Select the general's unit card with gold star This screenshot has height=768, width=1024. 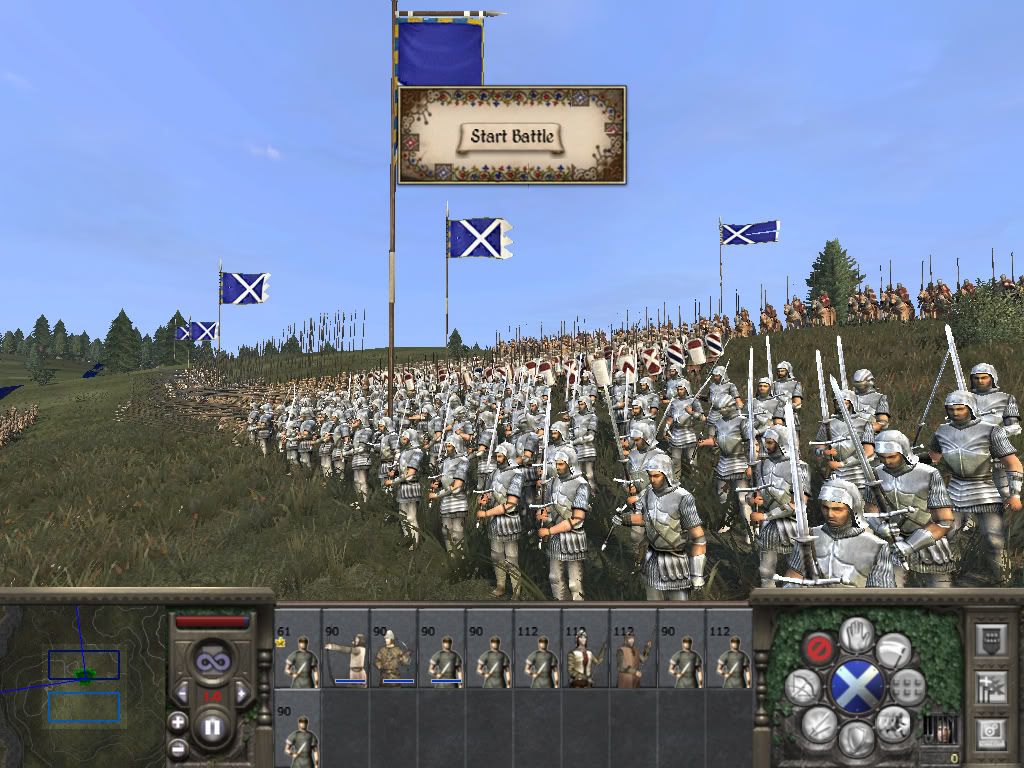tap(297, 648)
